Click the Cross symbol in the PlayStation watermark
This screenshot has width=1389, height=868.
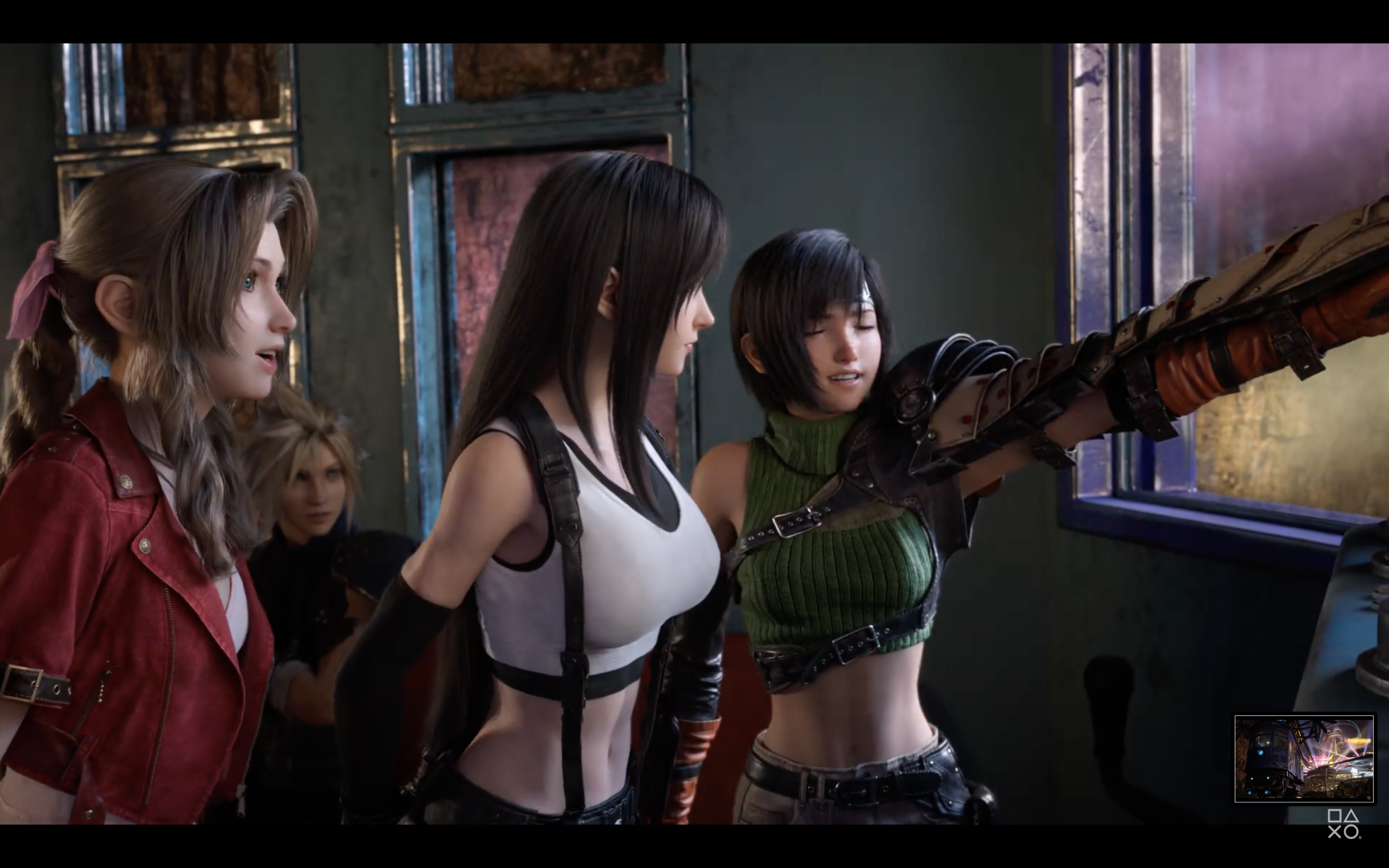point(1334,832)
